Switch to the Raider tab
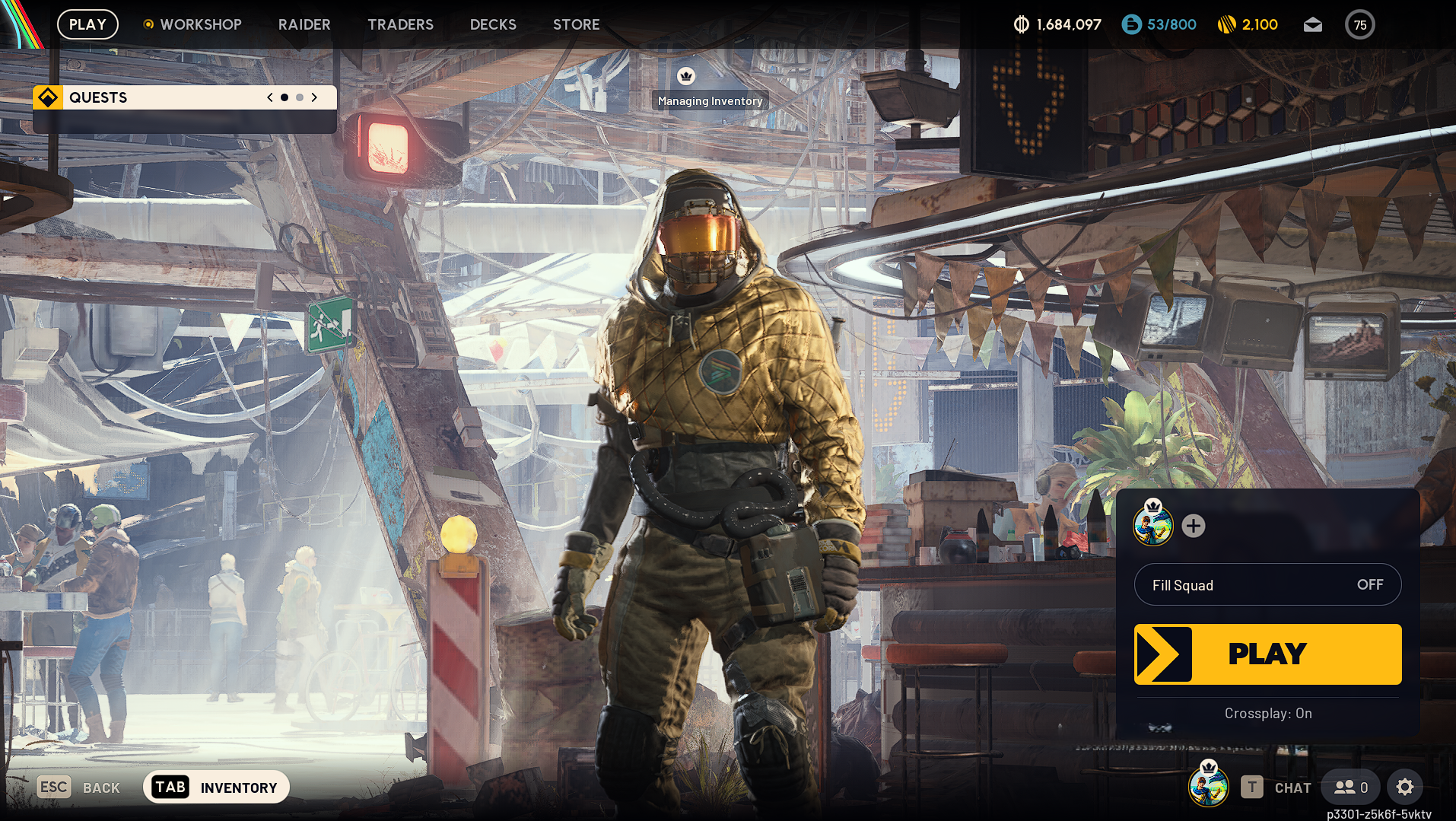 coord(304,24)
